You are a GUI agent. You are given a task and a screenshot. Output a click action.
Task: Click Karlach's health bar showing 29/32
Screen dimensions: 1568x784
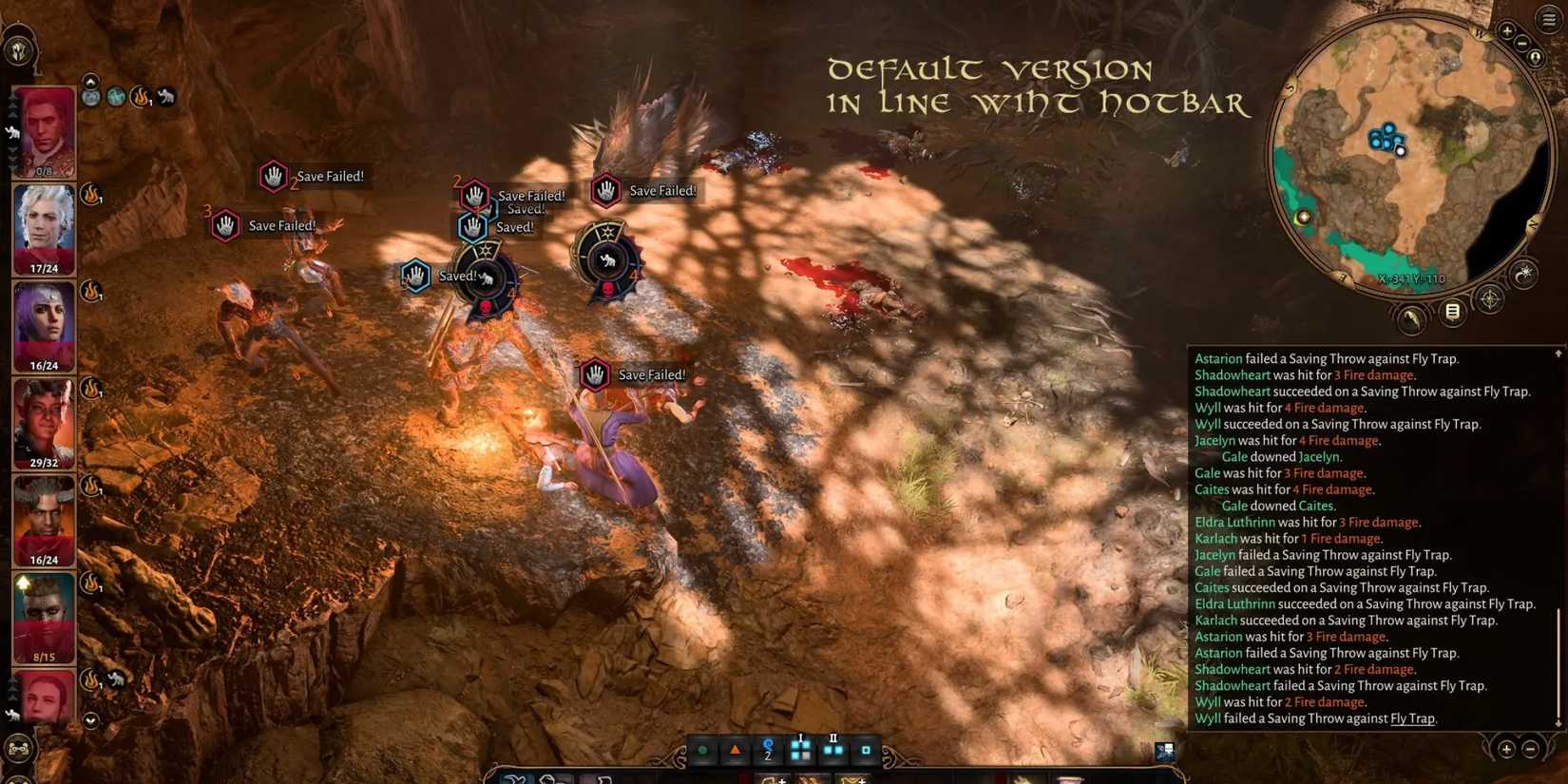pyautogui.click(x=42, y=463)
